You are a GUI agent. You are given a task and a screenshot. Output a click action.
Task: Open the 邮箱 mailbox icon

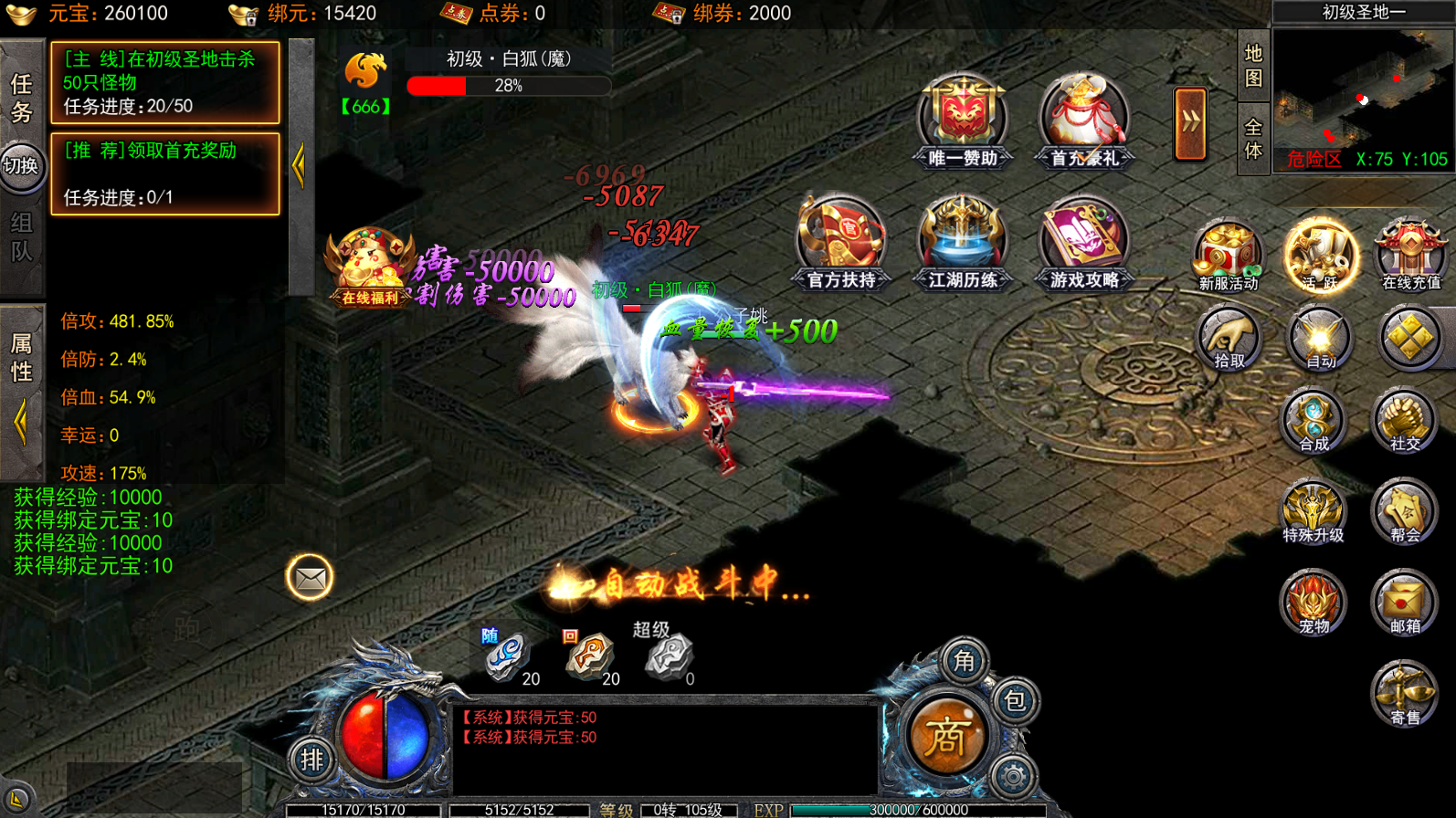click(x=1404, y=603)
